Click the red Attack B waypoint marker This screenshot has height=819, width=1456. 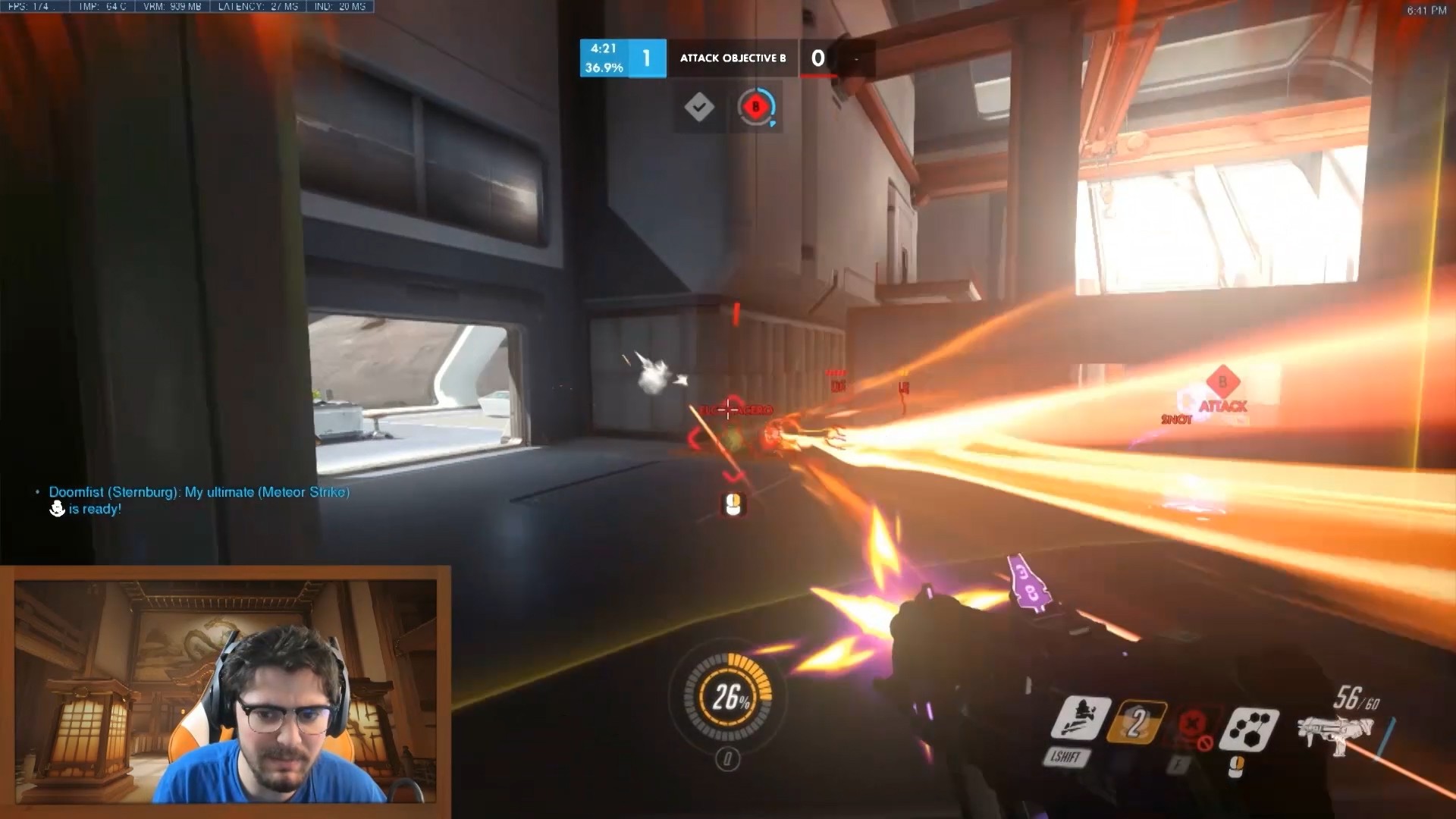[x=1222, y=381]
